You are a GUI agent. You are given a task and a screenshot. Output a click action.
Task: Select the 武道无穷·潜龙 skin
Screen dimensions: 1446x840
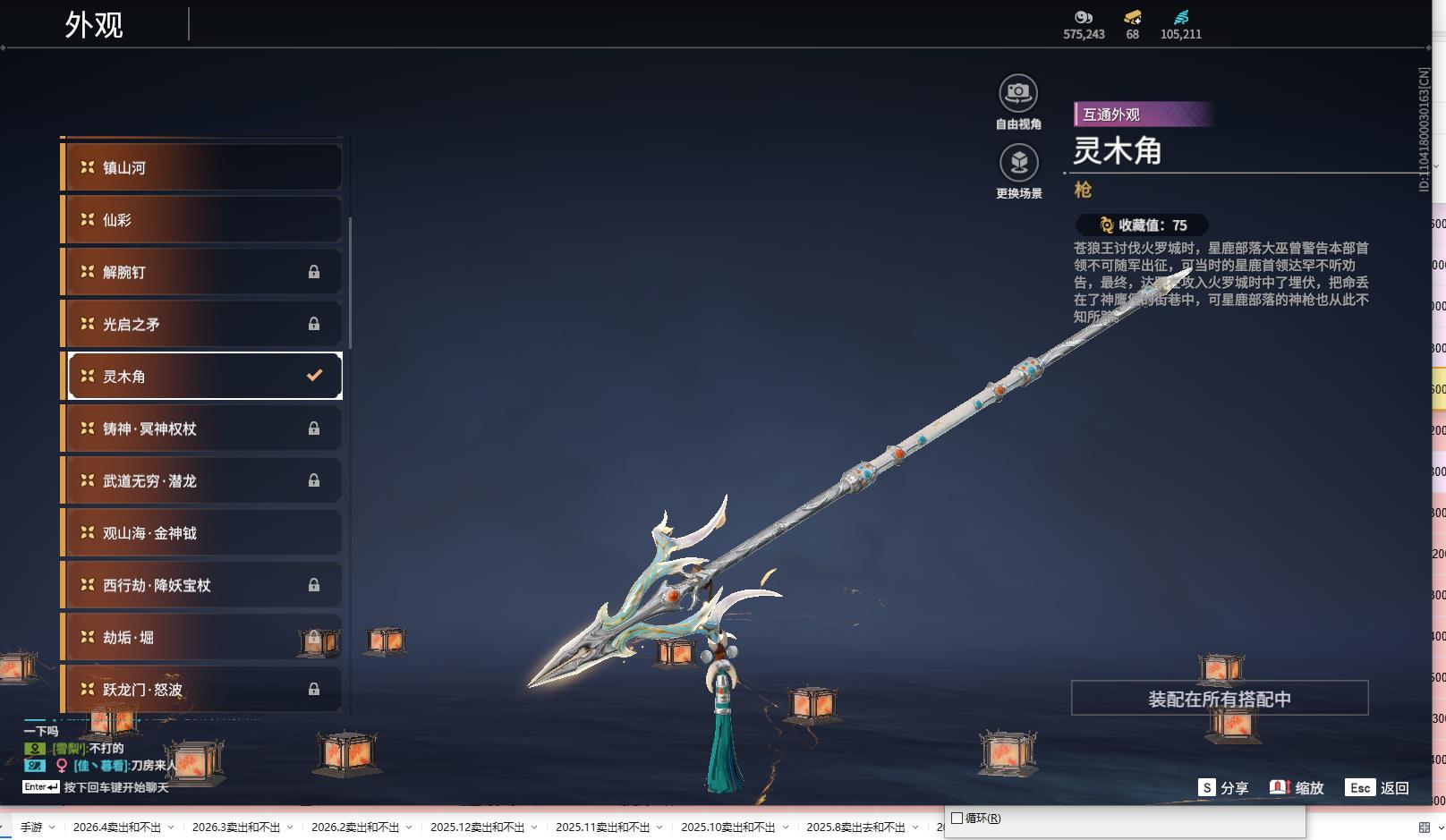point(202,480)
